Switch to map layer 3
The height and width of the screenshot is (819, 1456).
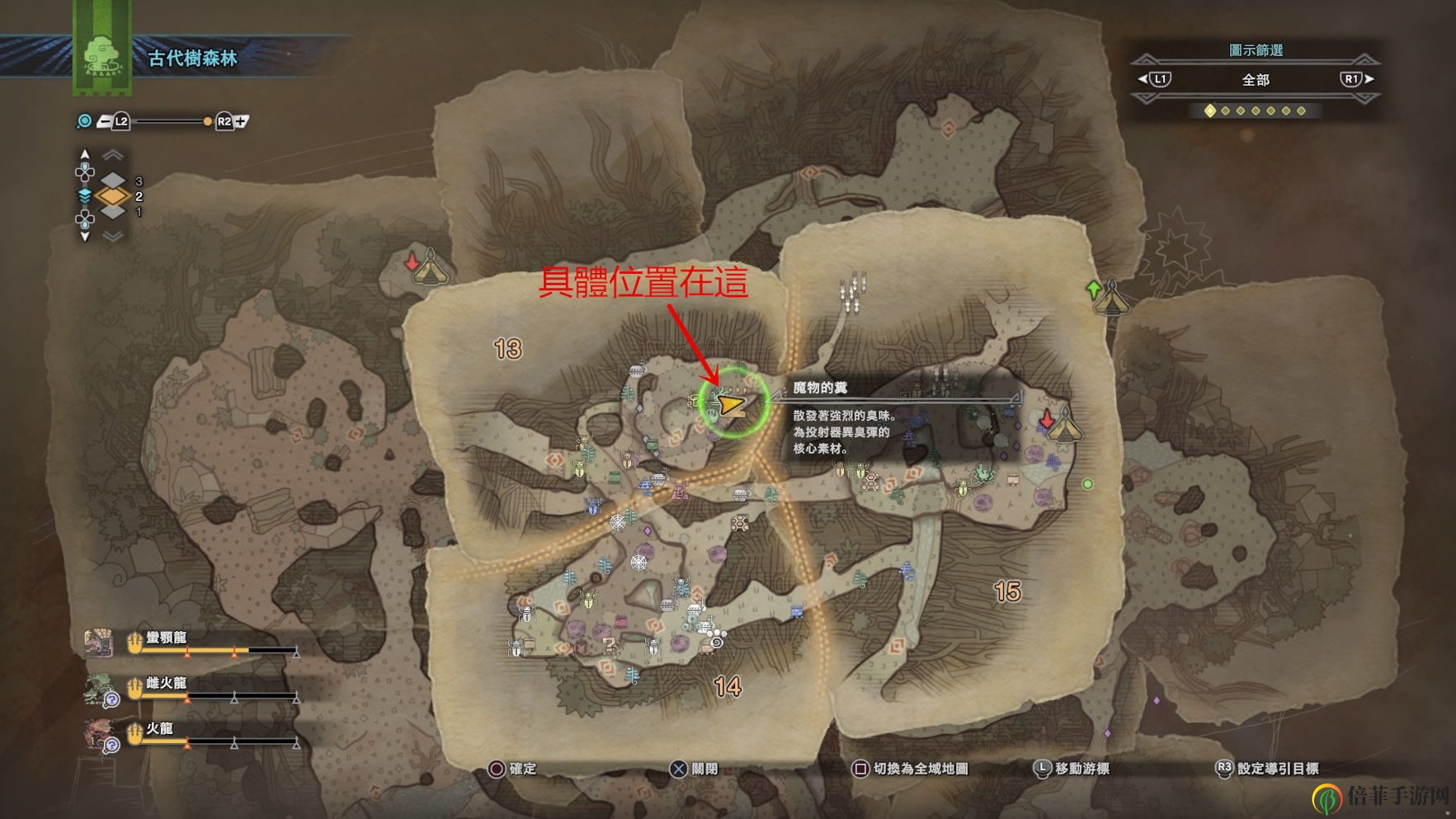(113, 181)
